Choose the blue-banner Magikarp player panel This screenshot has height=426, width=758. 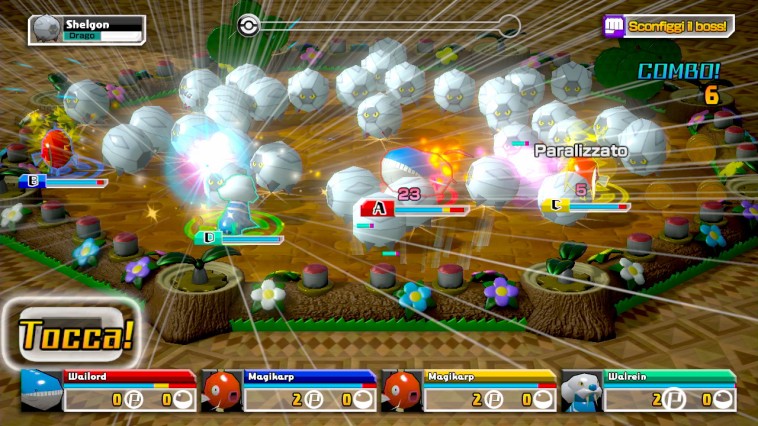(x=288, y=391)
